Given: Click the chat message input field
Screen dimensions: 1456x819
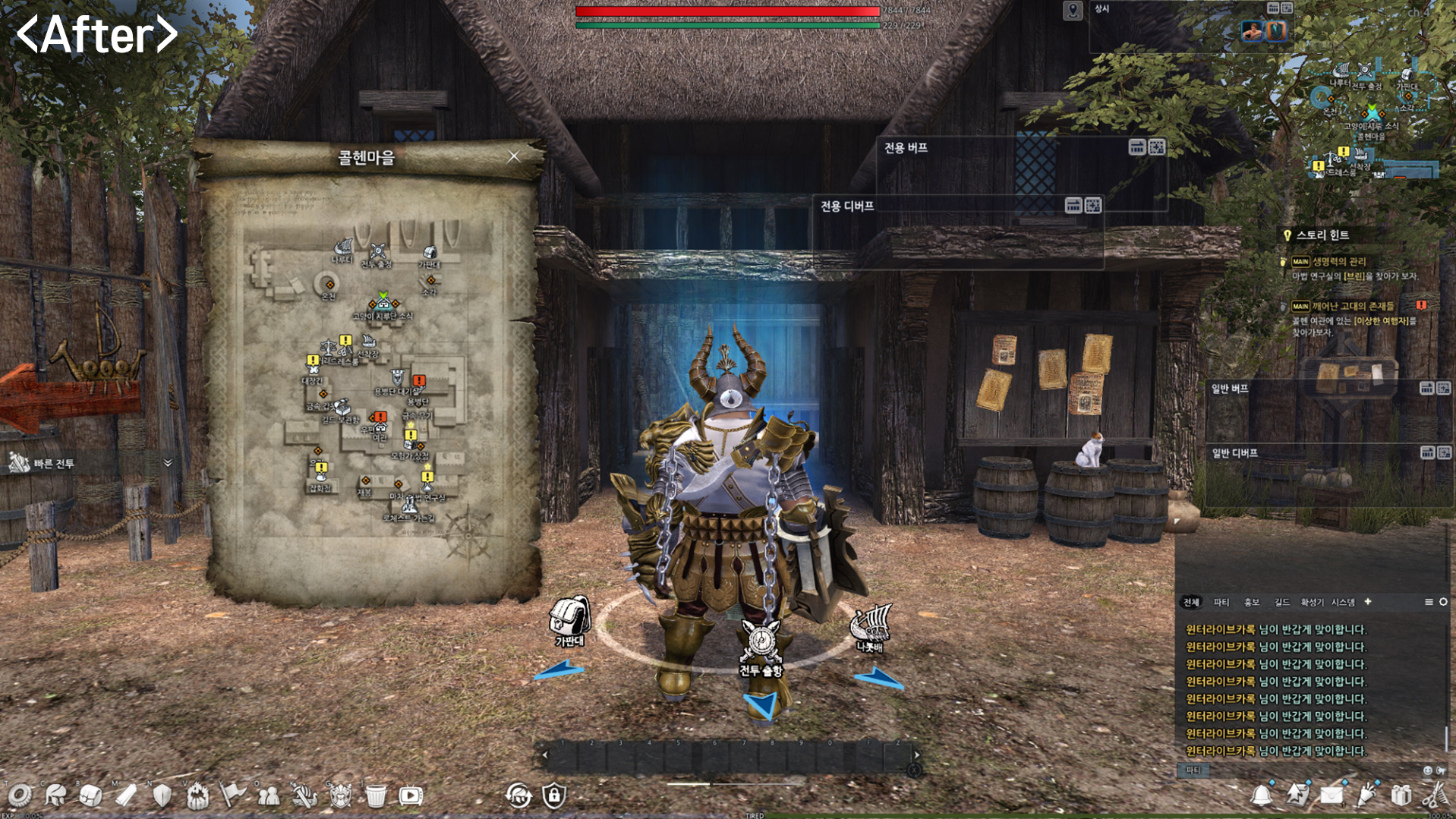Looking at the screenshot, I should 1306,770.
